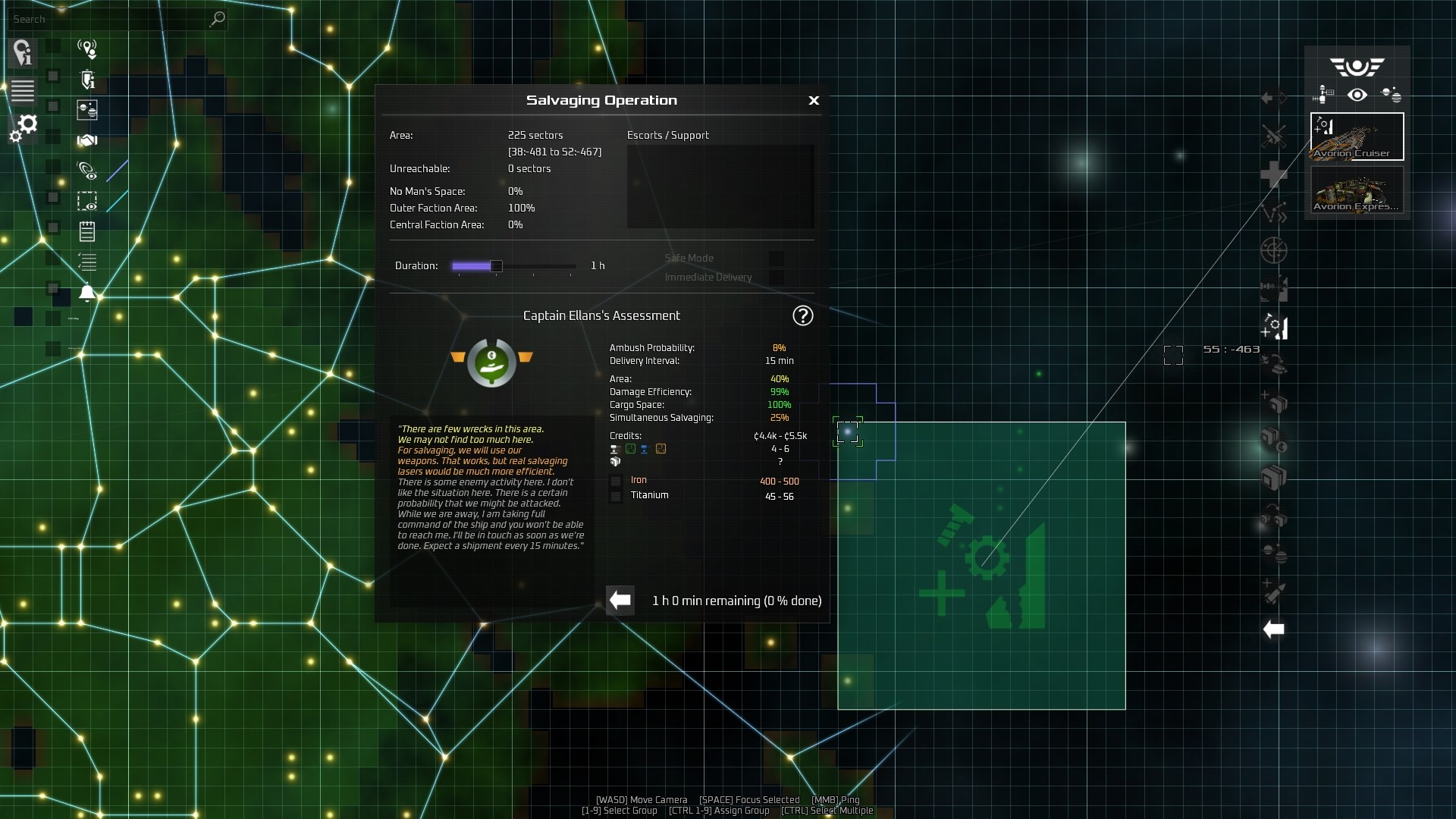Screen dimensions: 1456x819
Task: Switch to the Avorion Cruiser ship tab
Action: coord(1357,136)
